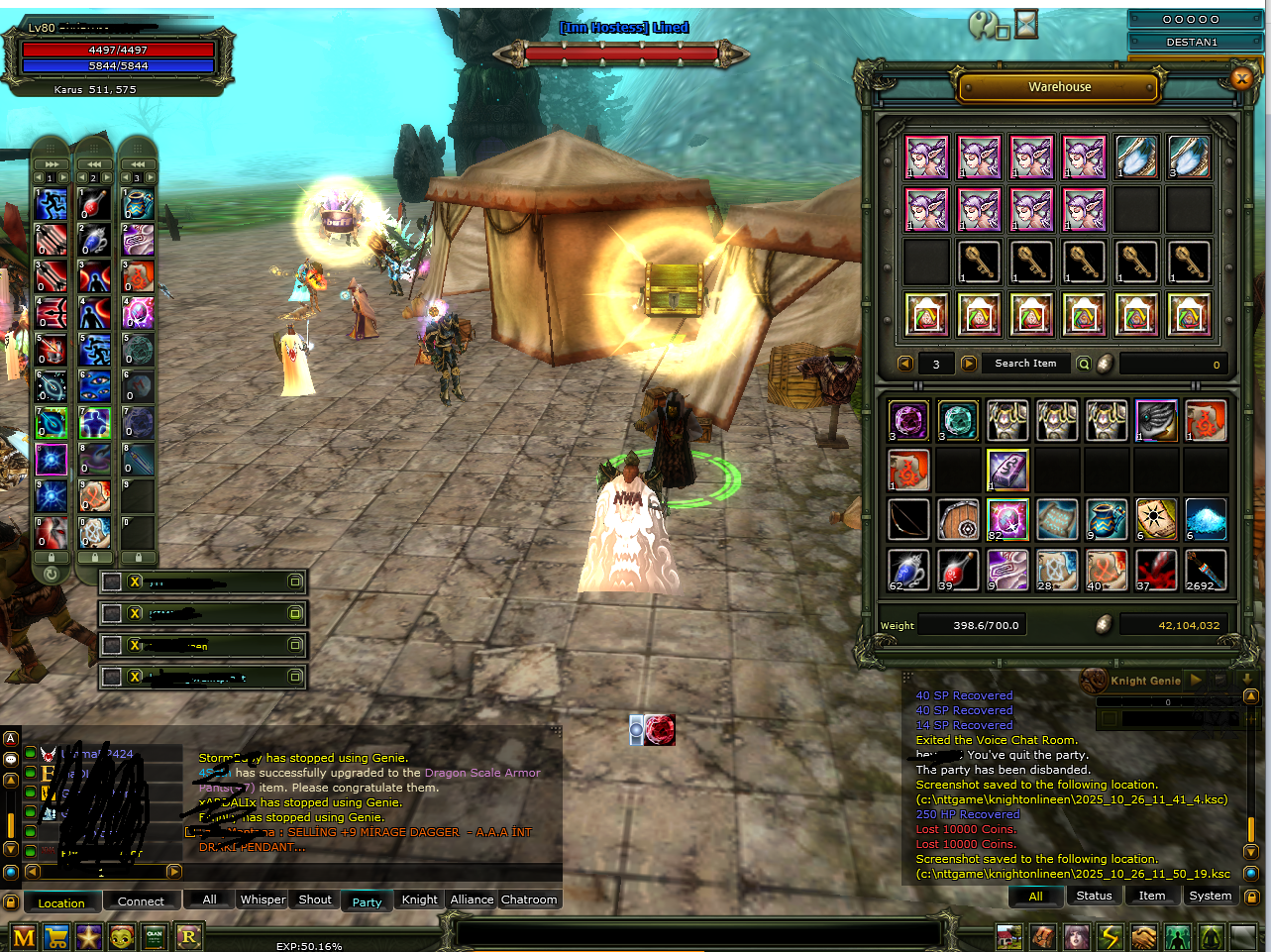
Task: Open the handshake trade icon
Action: pos(1144,936)
